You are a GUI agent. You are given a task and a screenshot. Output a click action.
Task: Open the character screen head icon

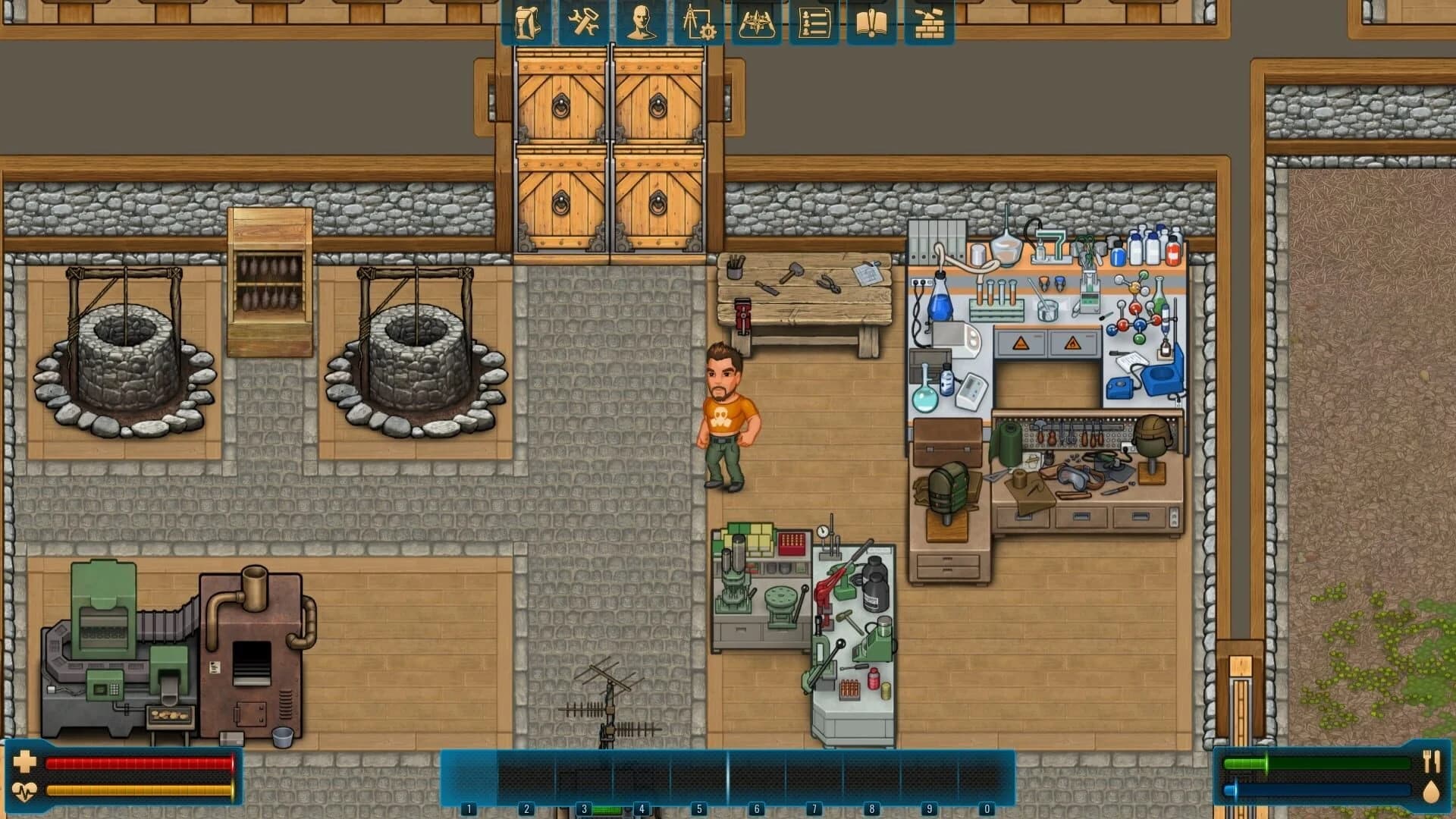pyautogui.click(x=641, y=23)
